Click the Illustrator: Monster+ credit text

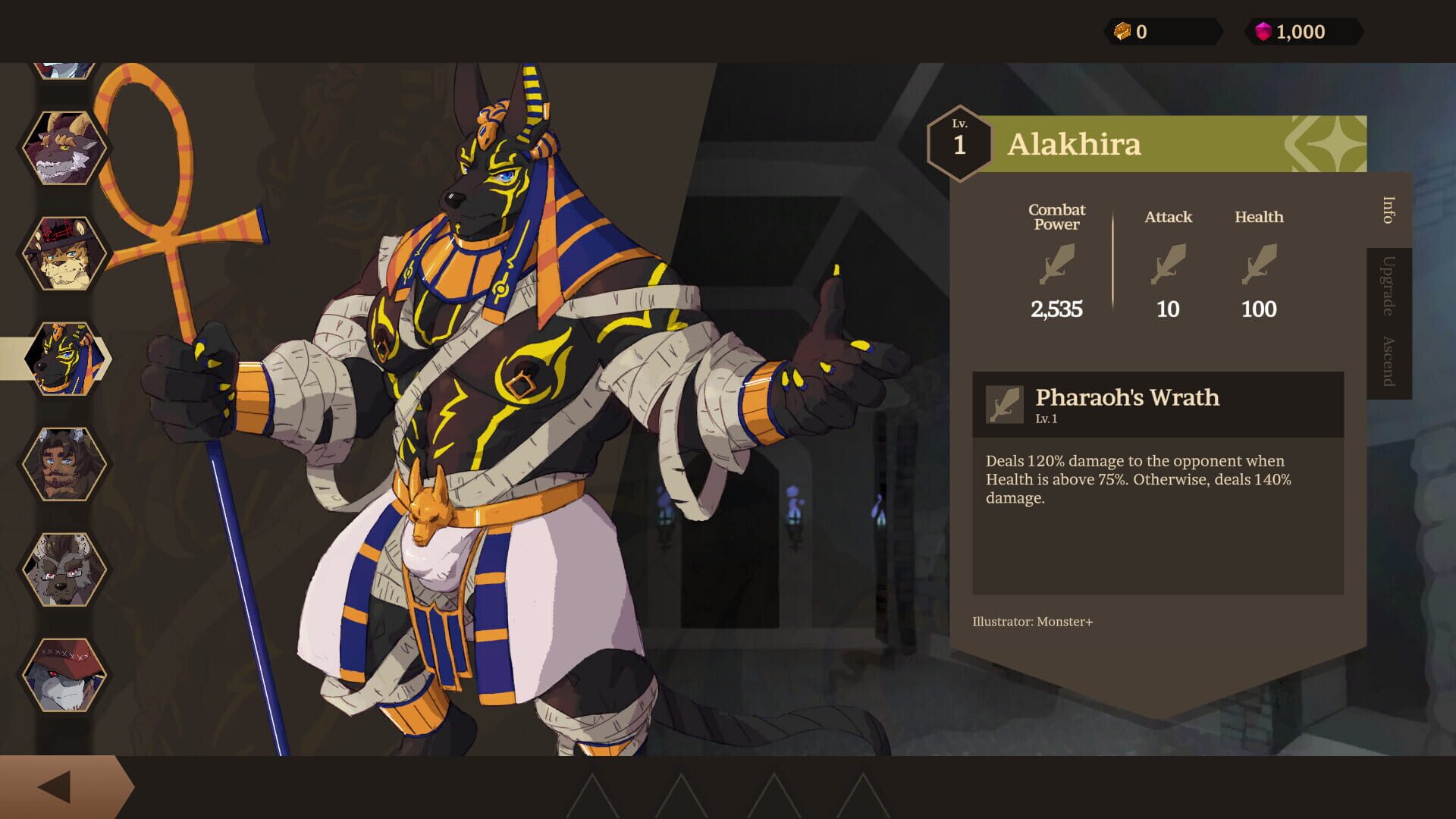point(1034,620)
